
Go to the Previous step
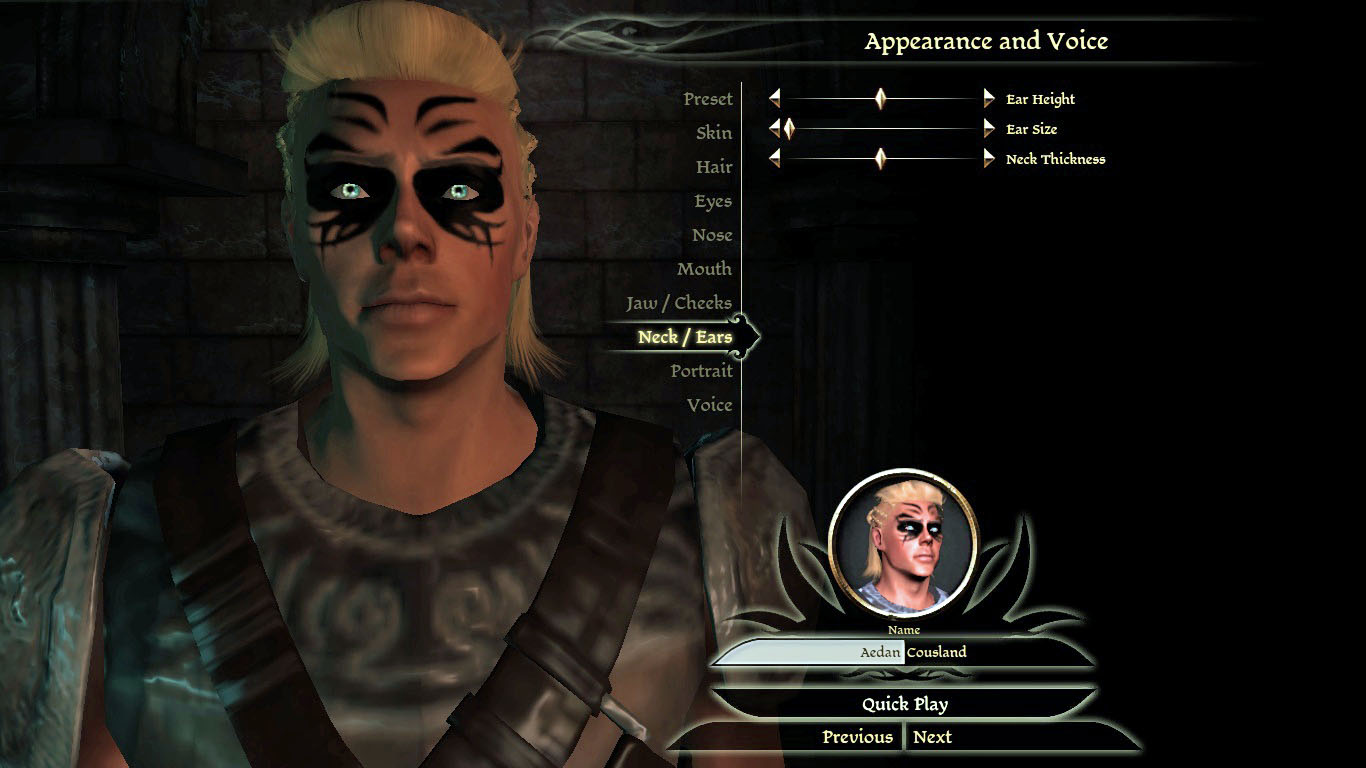pyautogui.click(x=857, y=737)
